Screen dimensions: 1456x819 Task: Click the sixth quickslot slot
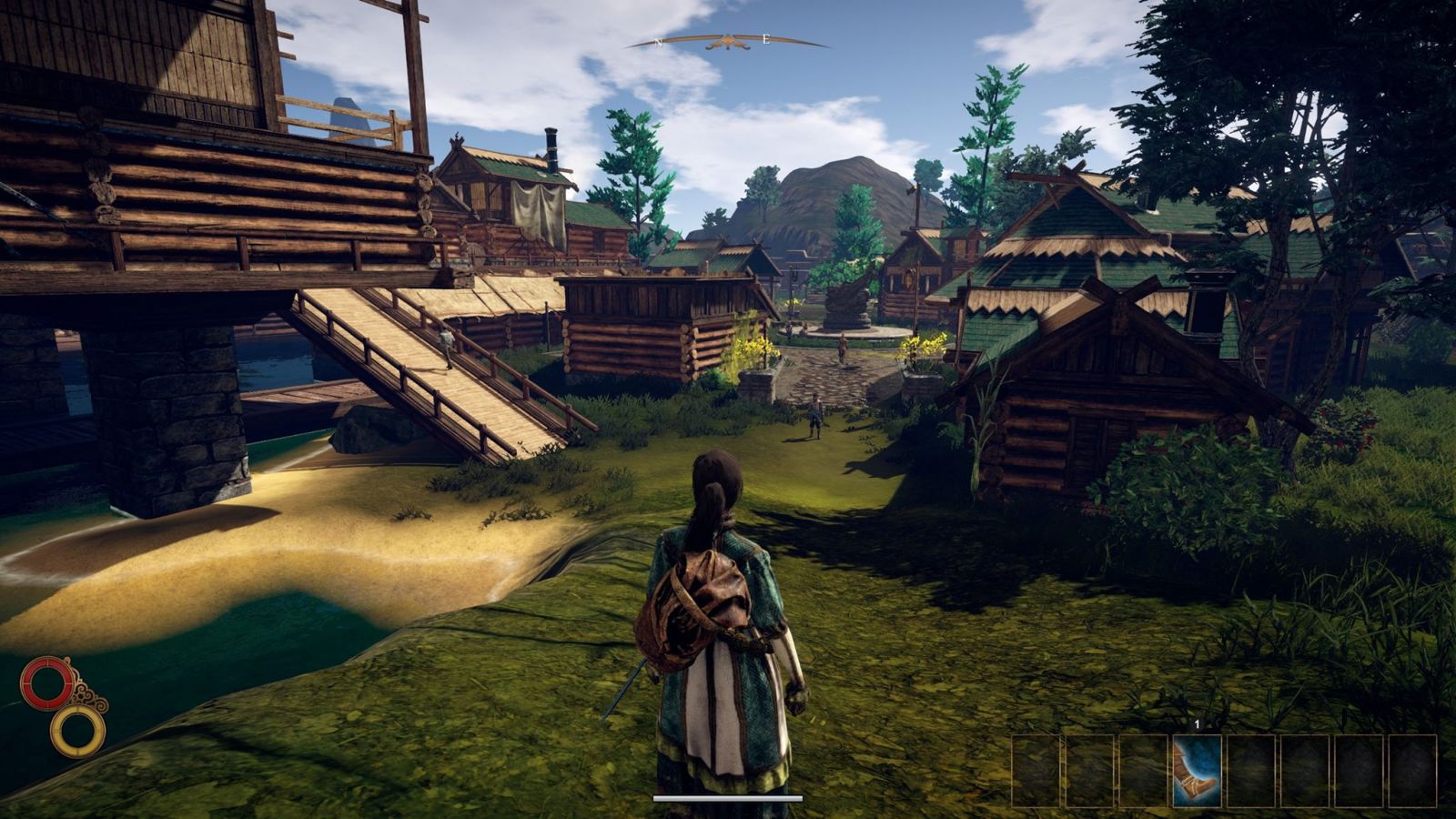tap(1305, 764)
